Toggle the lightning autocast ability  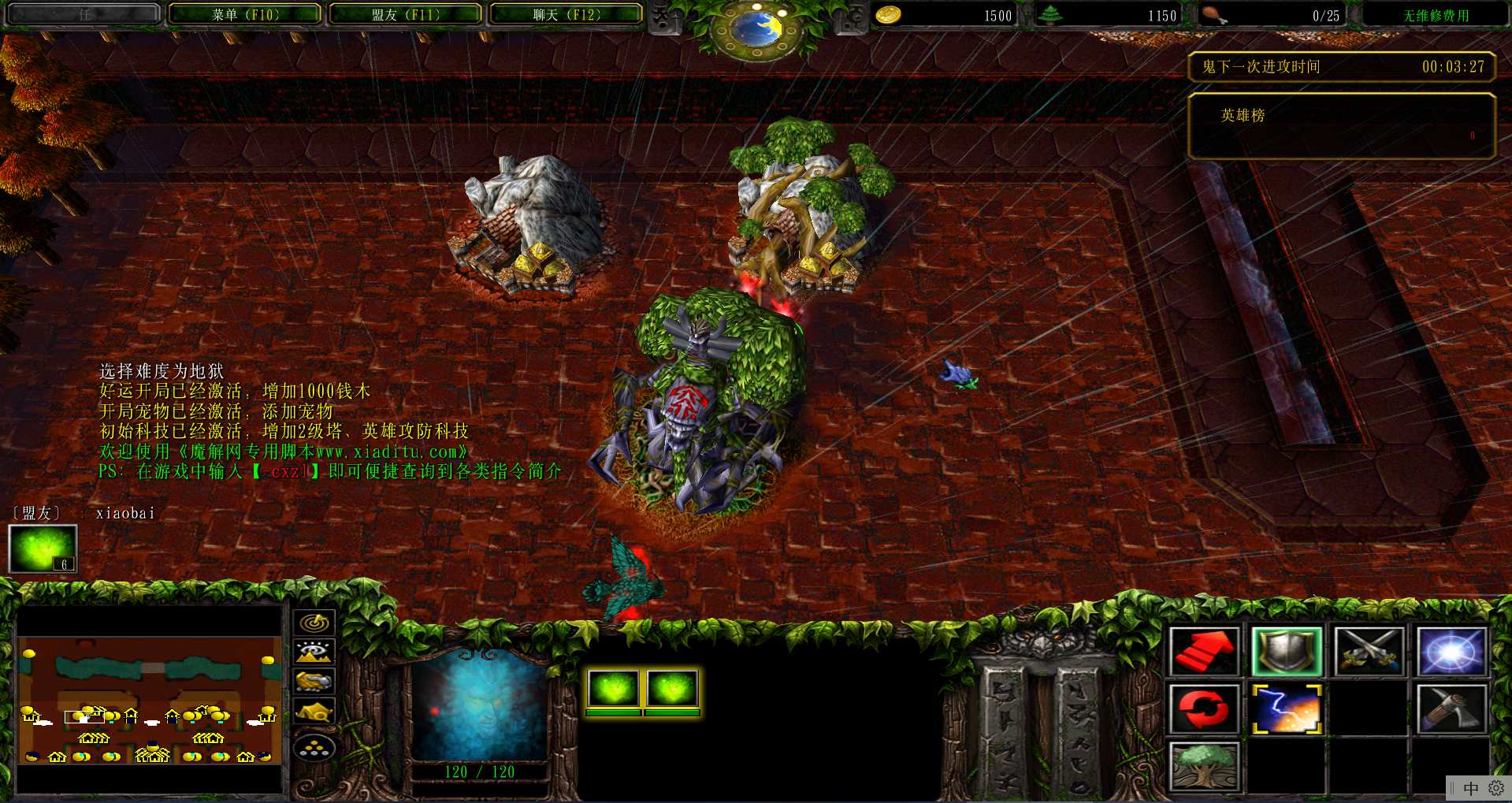(1287, 708)
